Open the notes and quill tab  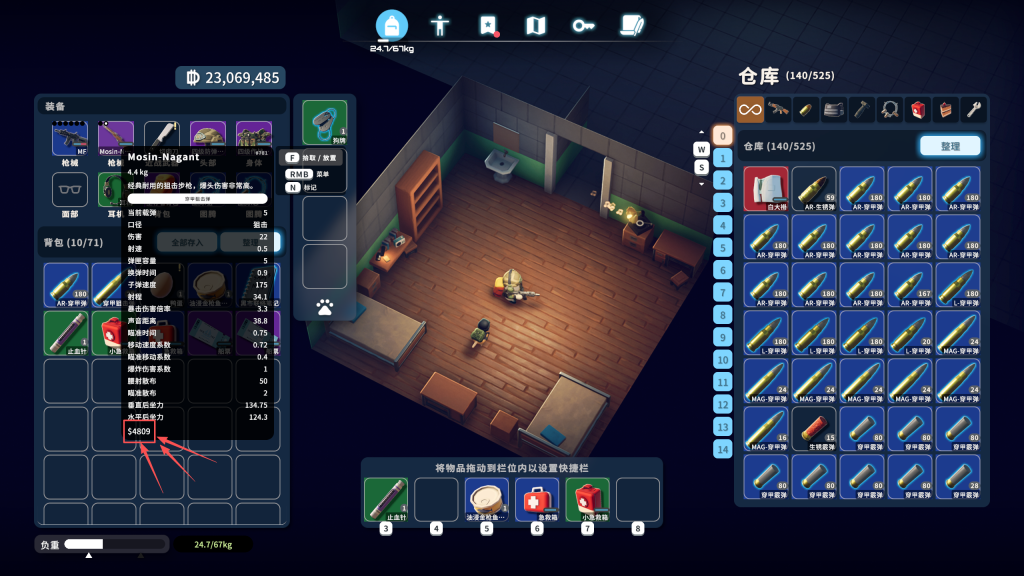pyautogui.click(x=631, y=25)
